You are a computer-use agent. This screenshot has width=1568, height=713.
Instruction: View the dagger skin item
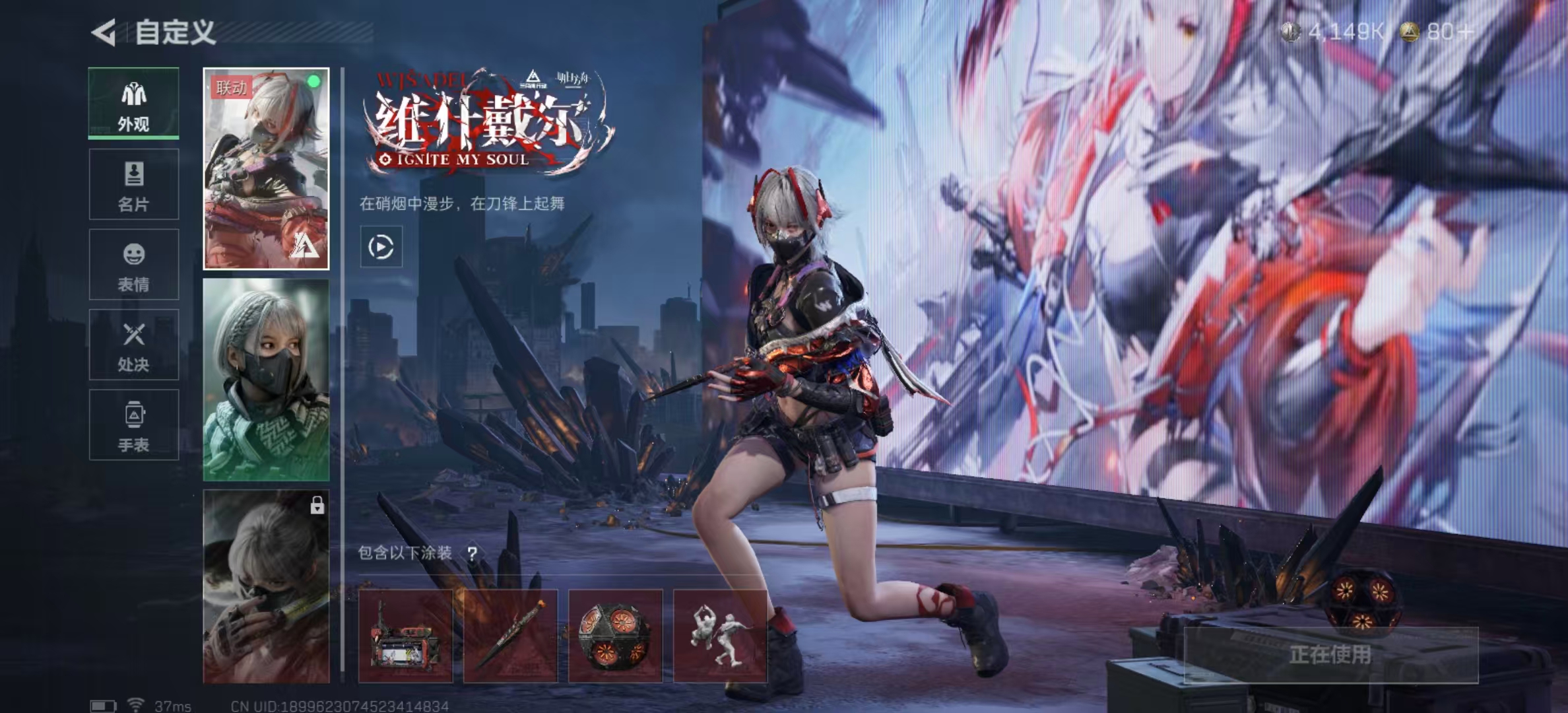click(x=510, y=636)
